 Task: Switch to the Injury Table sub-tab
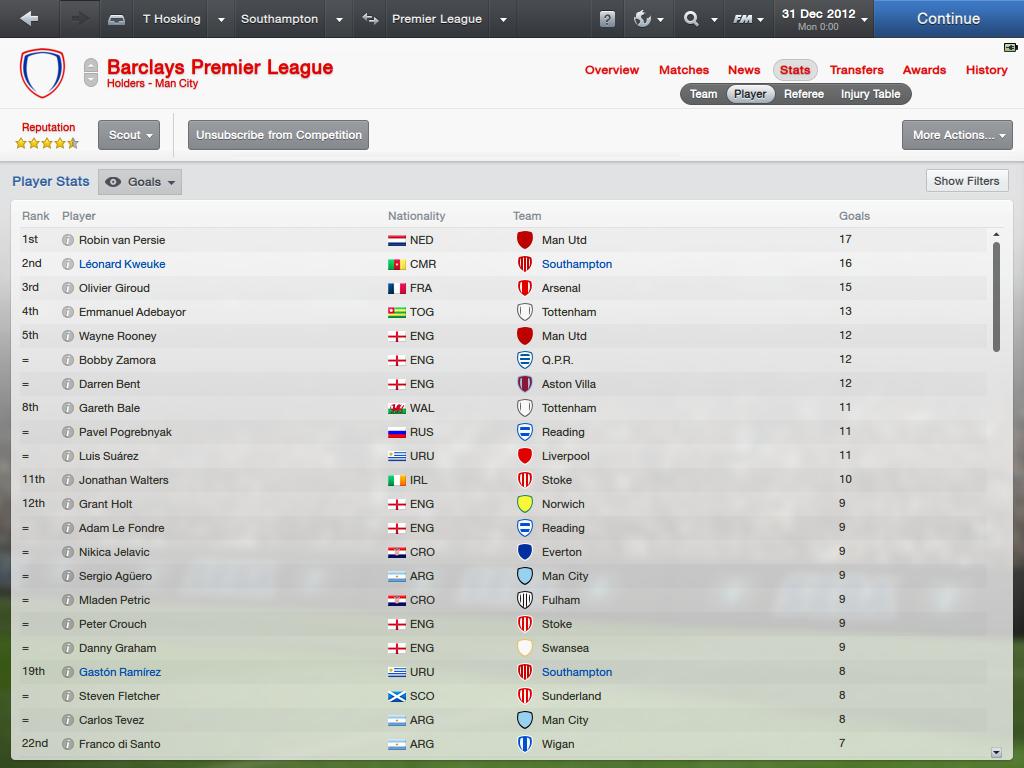point(870,94)
